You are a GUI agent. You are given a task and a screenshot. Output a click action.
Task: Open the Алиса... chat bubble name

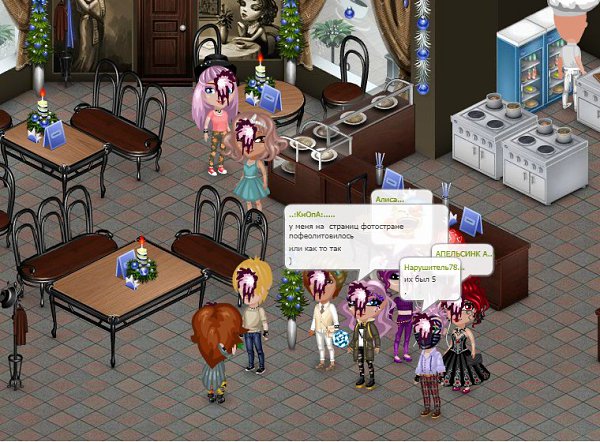click(389, 199)
